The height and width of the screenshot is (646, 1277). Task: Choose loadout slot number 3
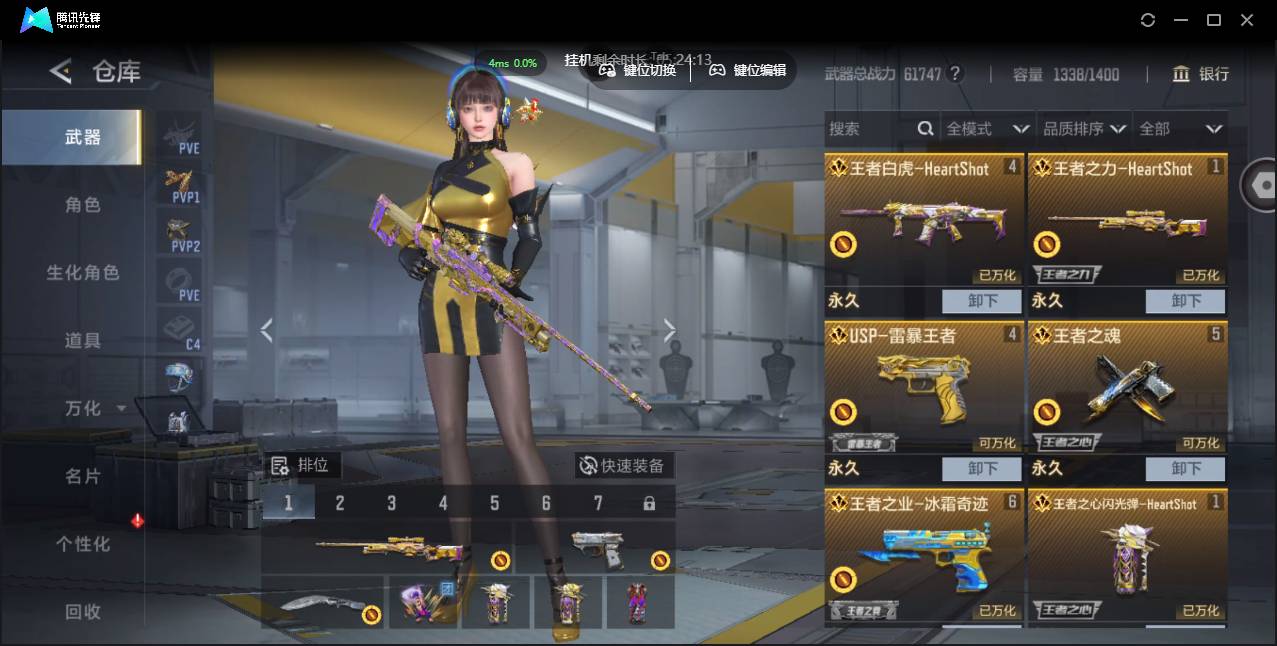tap(391, 503)
